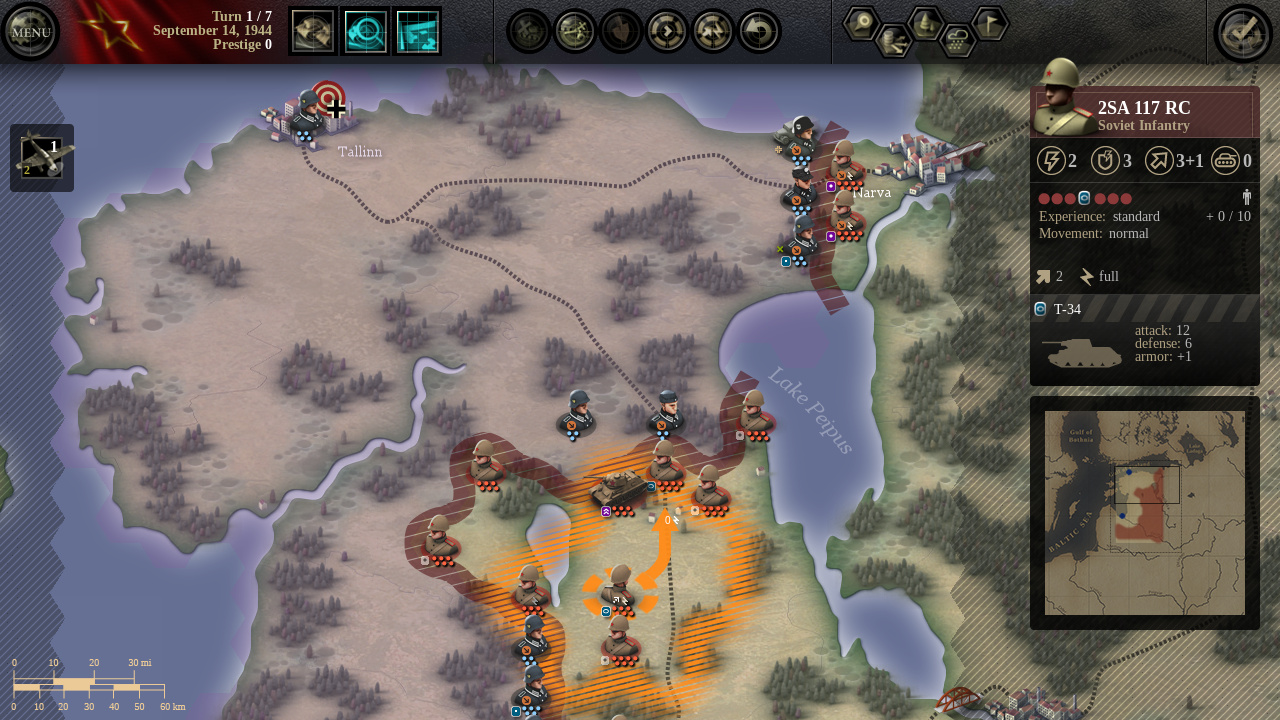The height and width of the screenshot is (720, 1280).
Task: Select the next-unit arrow button
Action: pos(667,31)
